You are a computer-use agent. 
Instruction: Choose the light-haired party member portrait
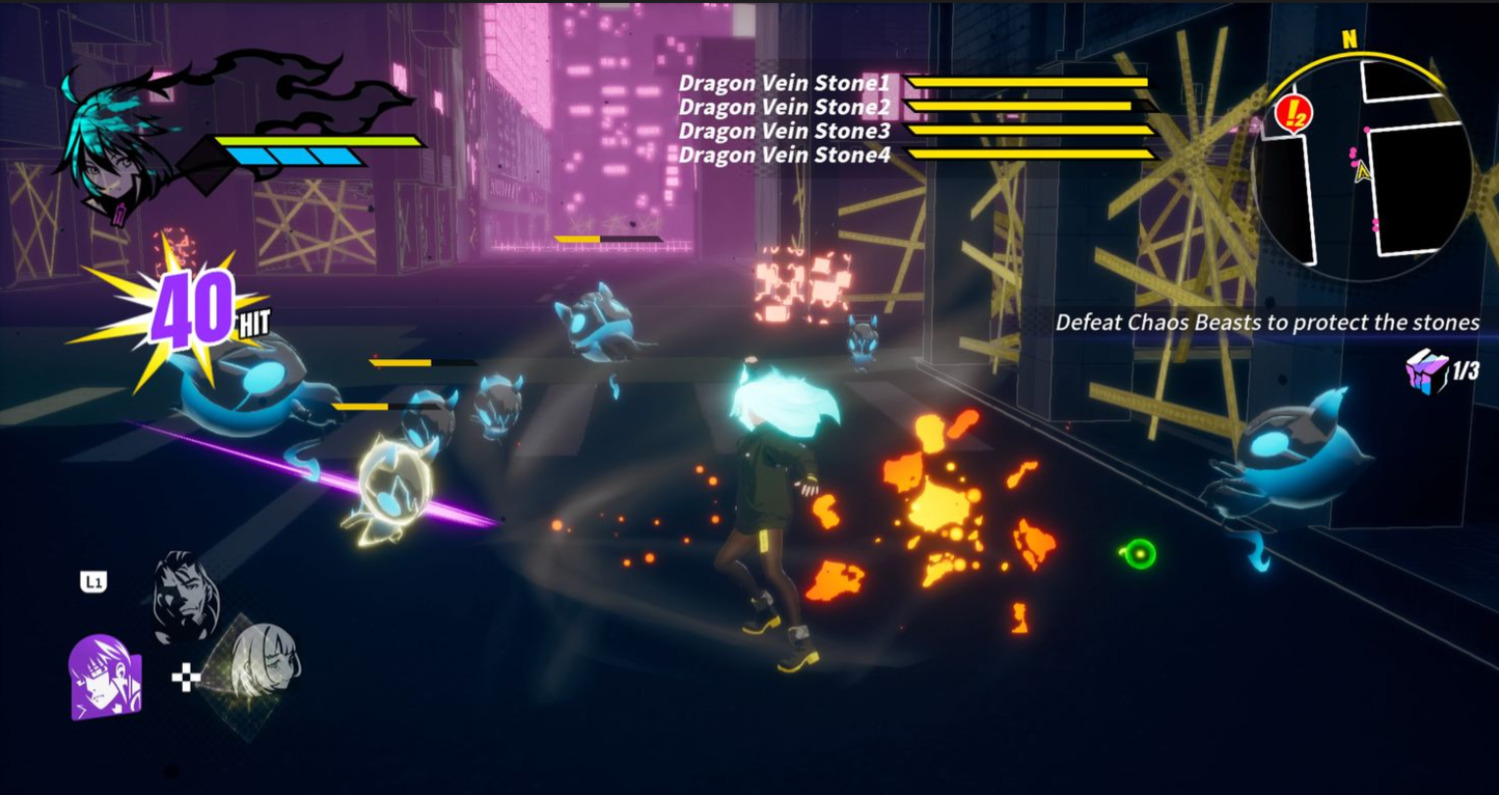tap(264, 662)
